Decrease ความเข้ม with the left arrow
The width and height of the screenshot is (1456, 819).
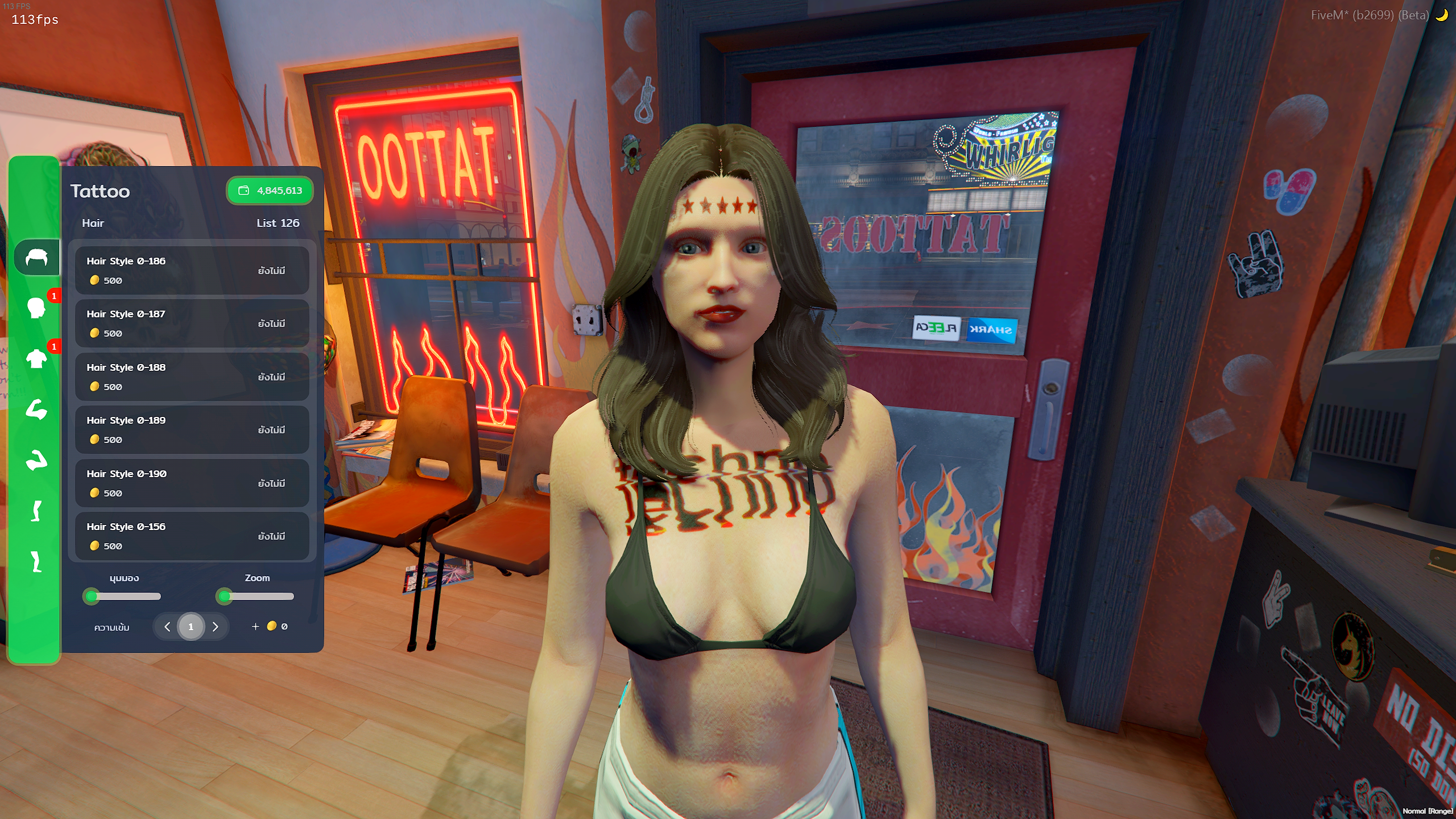(167, 627)
